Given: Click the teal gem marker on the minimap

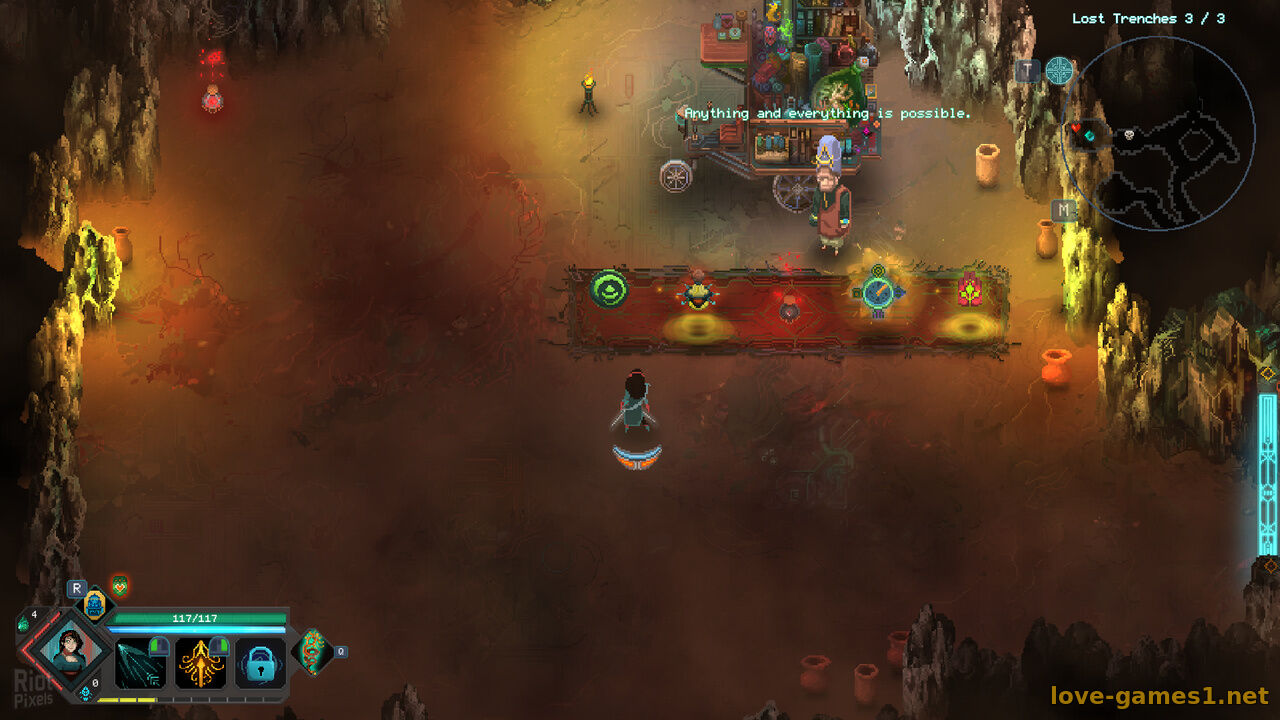Looking at the screenshot, I should 1091,135.
